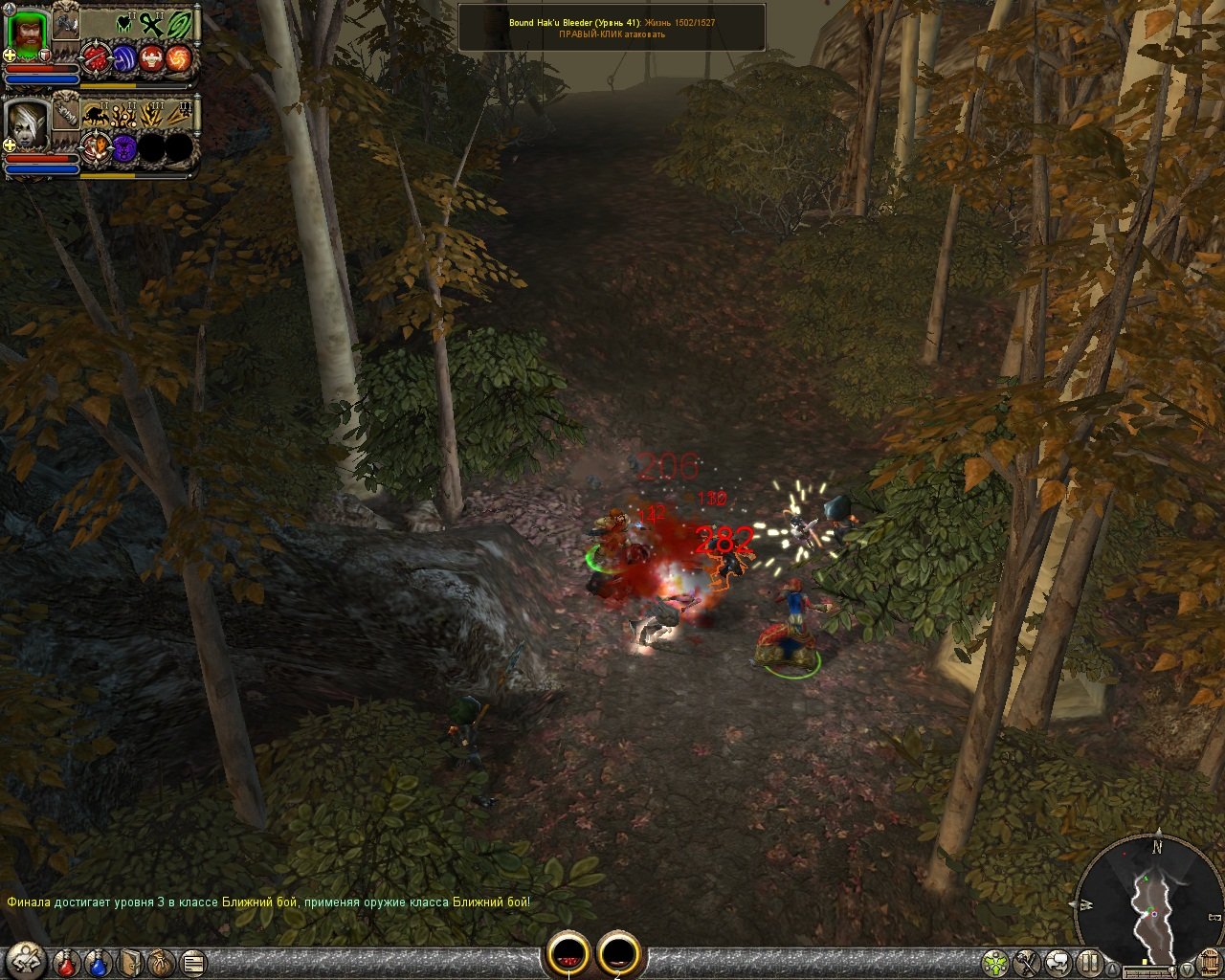Pause the game with the pause button

click(1090, 961)
